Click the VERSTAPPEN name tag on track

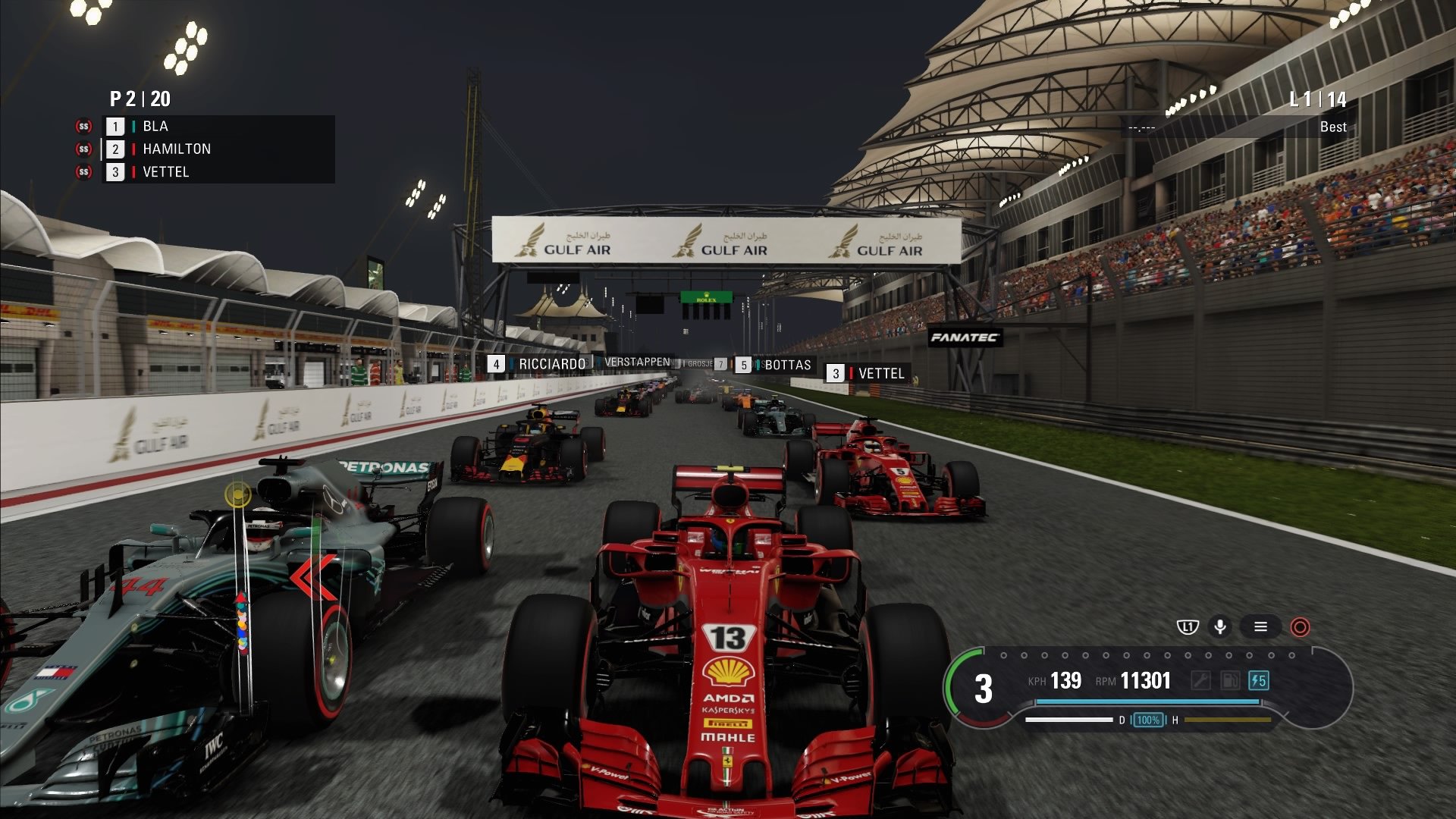[x=638, y=362]
